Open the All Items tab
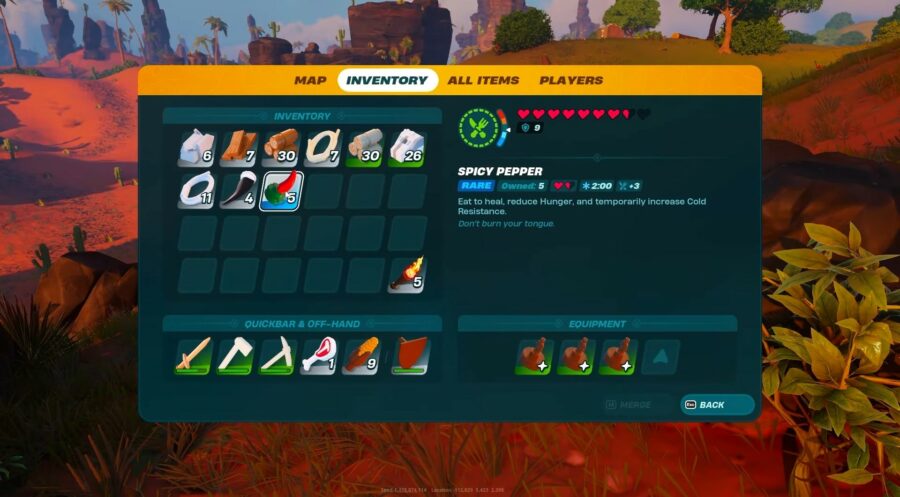900x497 pixels. tap(483, 80)
